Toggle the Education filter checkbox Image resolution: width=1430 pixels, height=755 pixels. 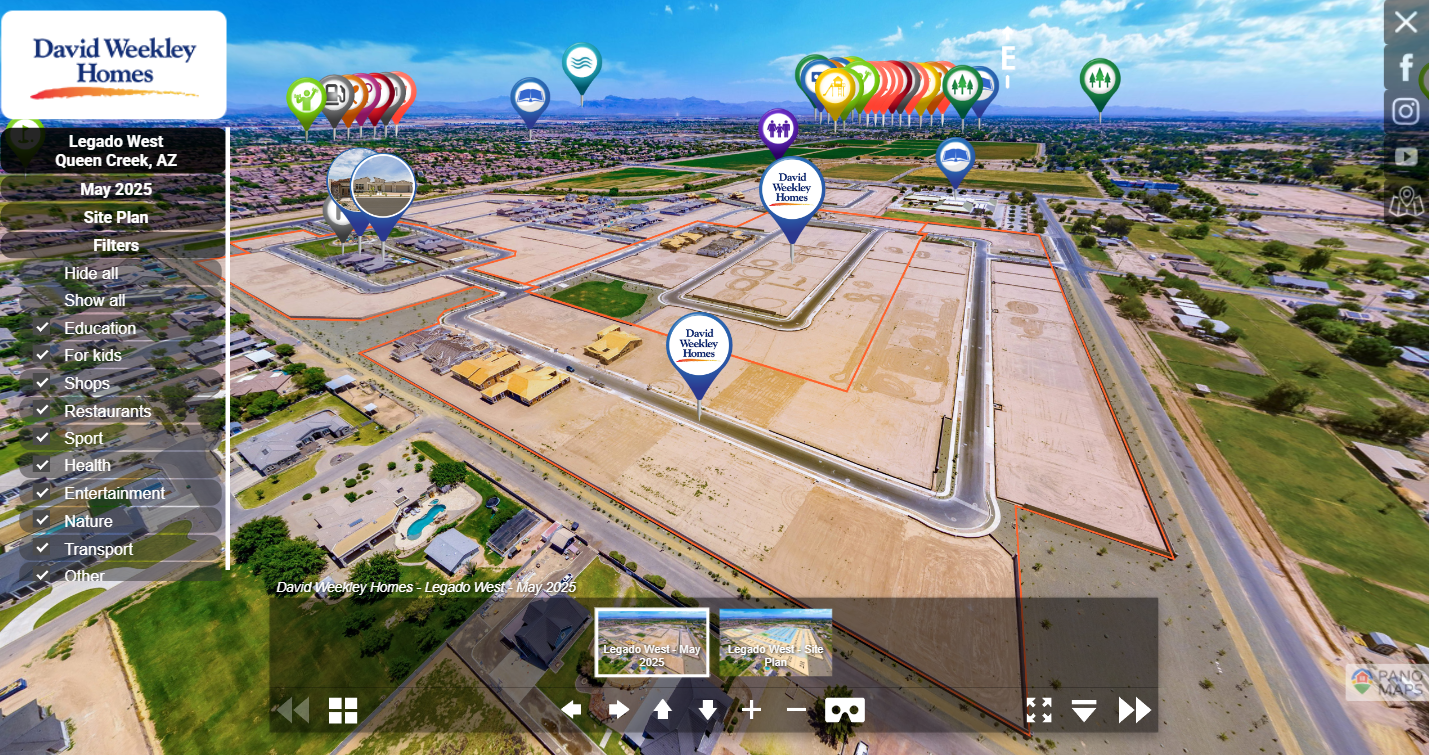coord(43,328)
